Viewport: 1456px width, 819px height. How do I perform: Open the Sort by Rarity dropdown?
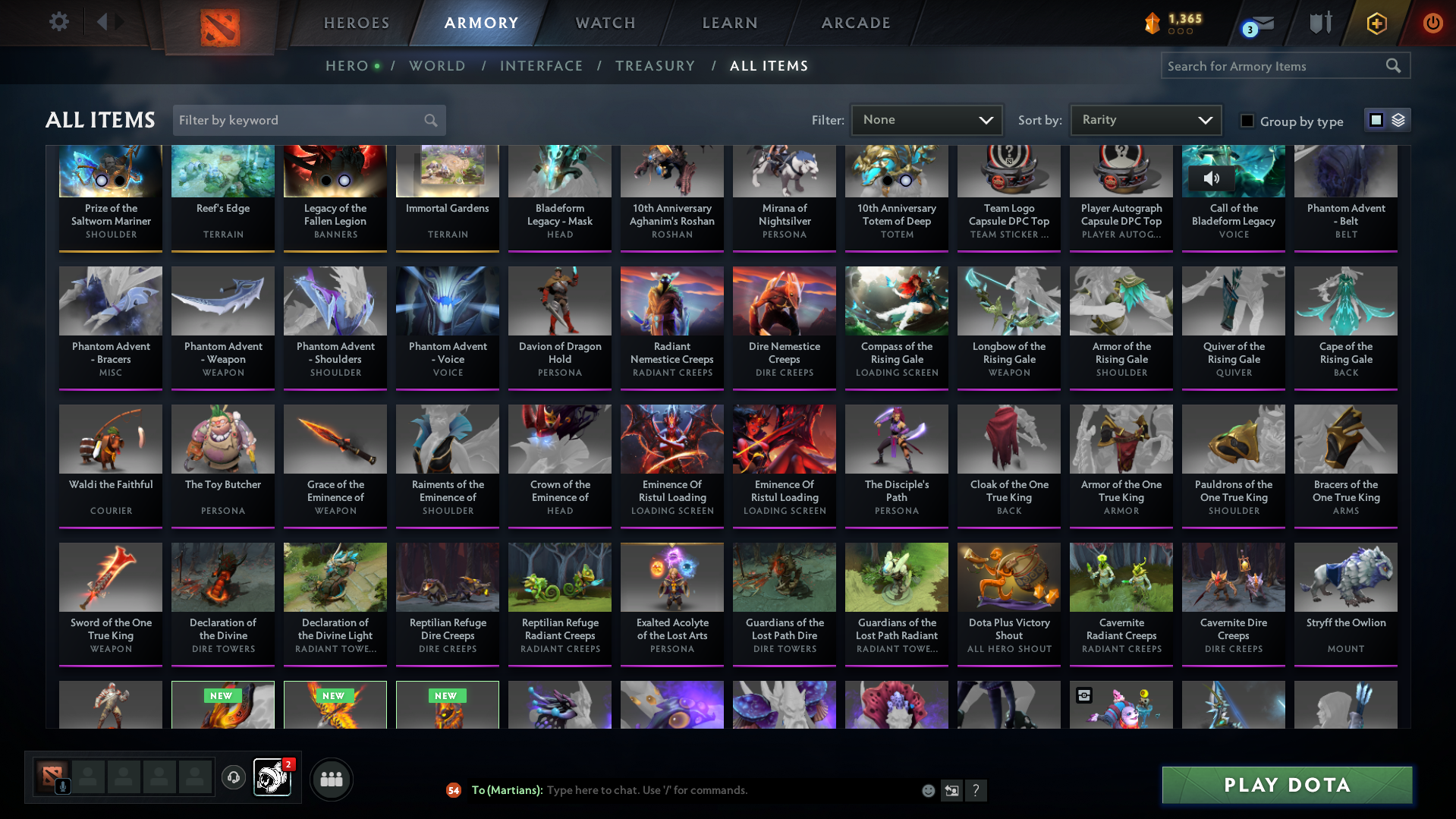1145,119
